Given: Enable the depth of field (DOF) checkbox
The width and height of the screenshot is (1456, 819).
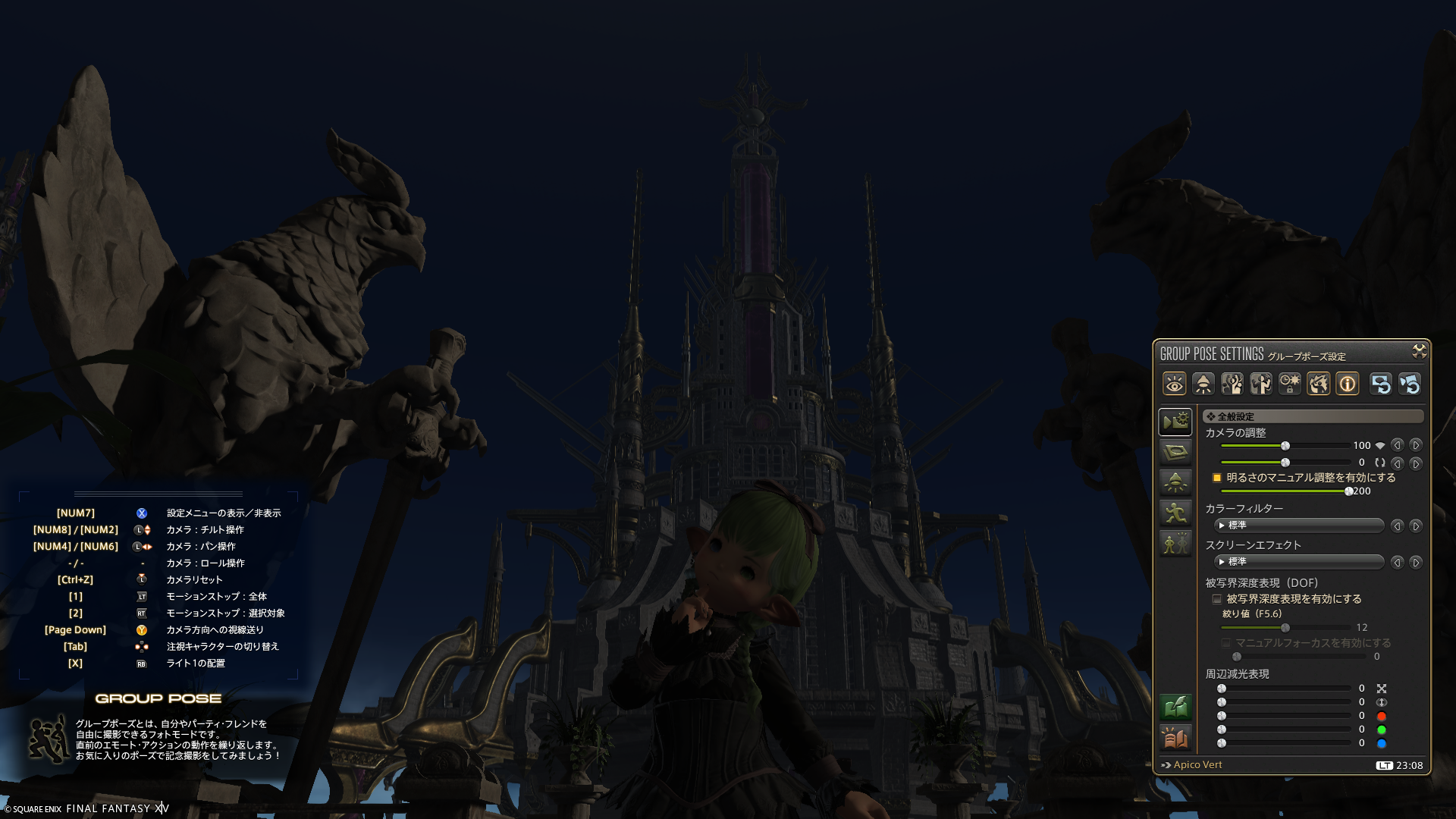Looking at the screenshot, I should click(x=1217, y=599).
